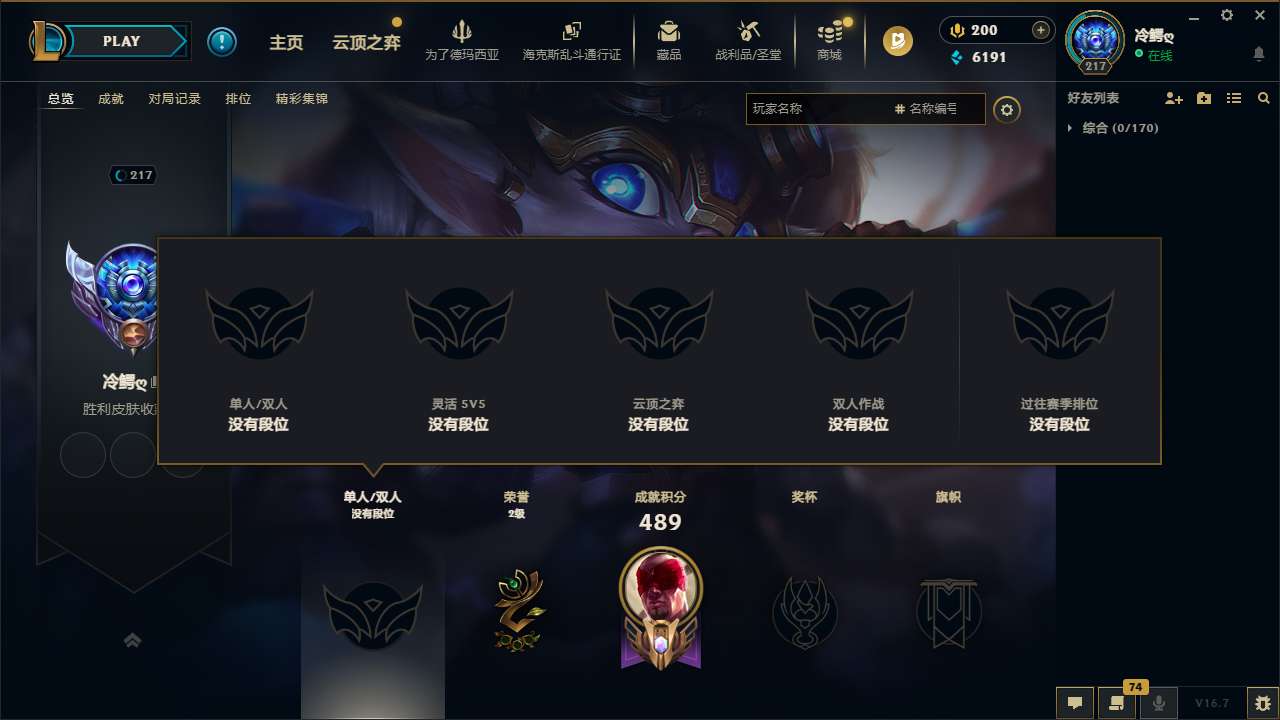Screen dimensions: 1280x720
Task: Switch to the 对局记录 tab
Action: coord(176,98)
